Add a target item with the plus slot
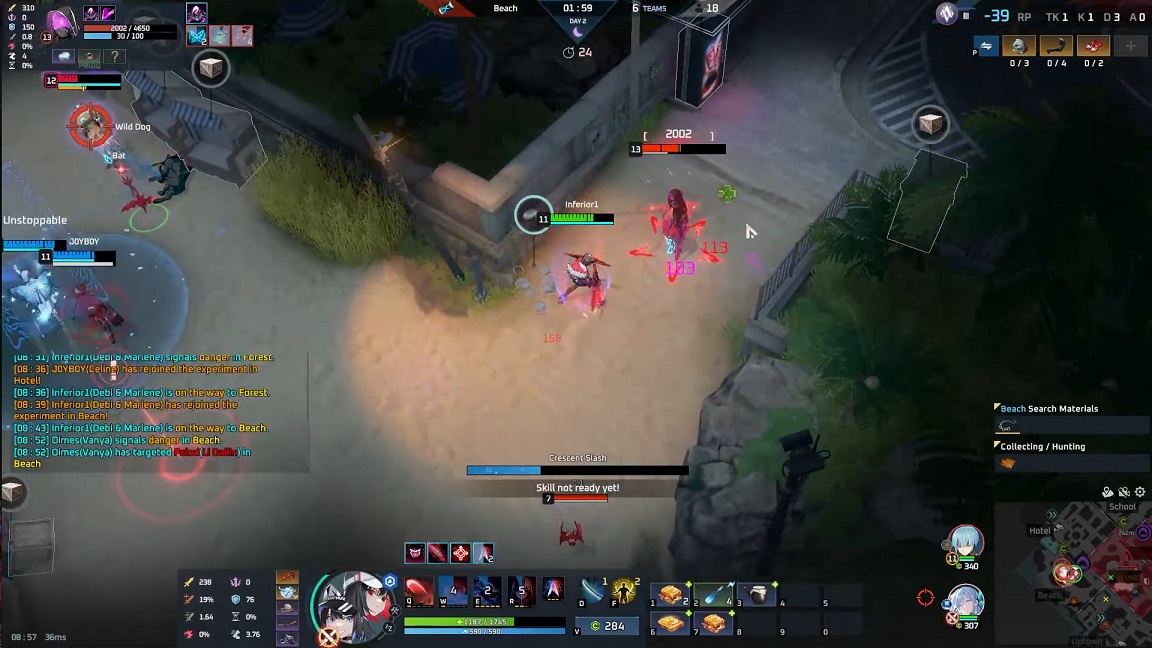 click(x=1131, y=46)
